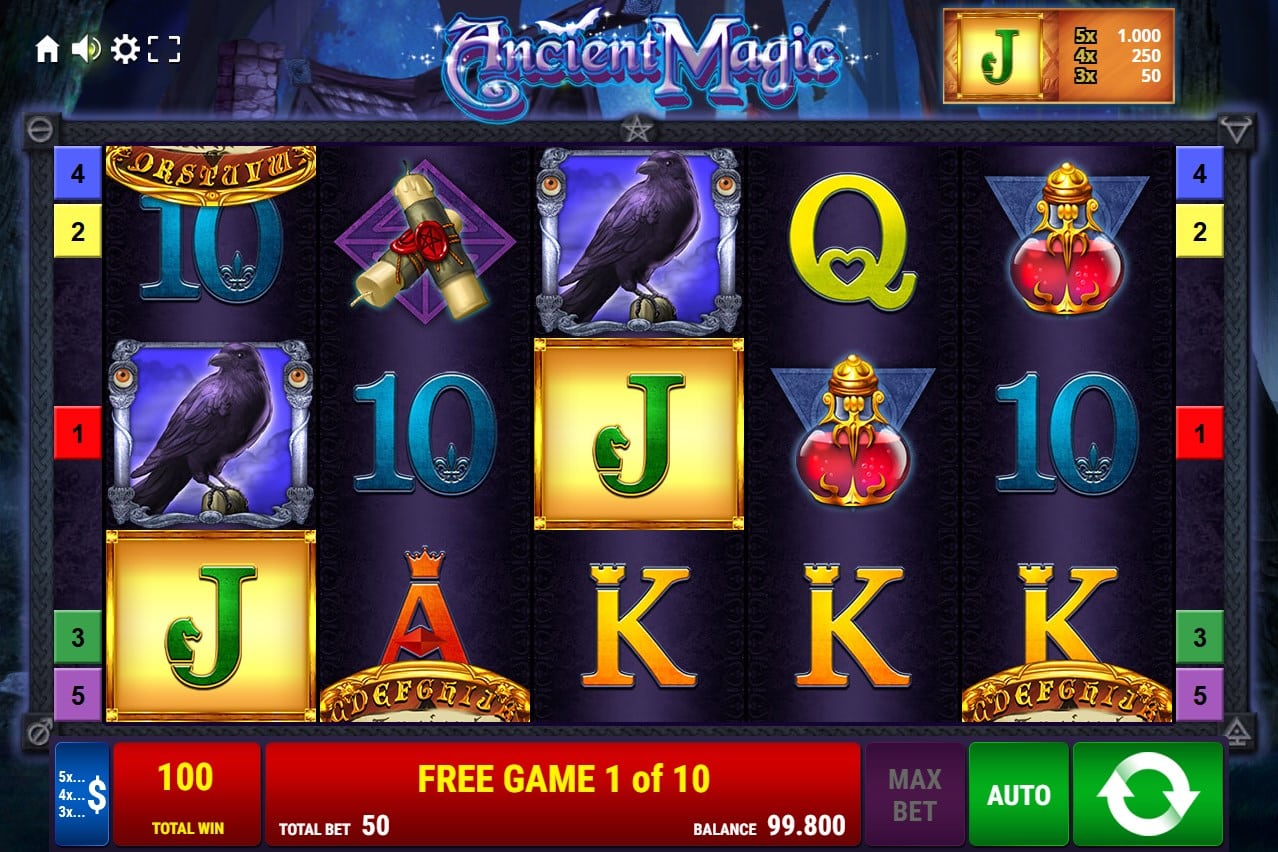Spin the reels with the green arrows button

tap(1147, 794)
